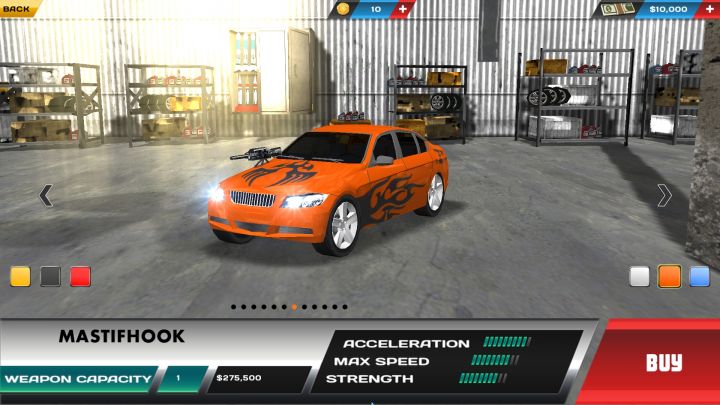Add more cash with the plus button
The width and height of the screenshot is (720, 405).
[707, 9]
